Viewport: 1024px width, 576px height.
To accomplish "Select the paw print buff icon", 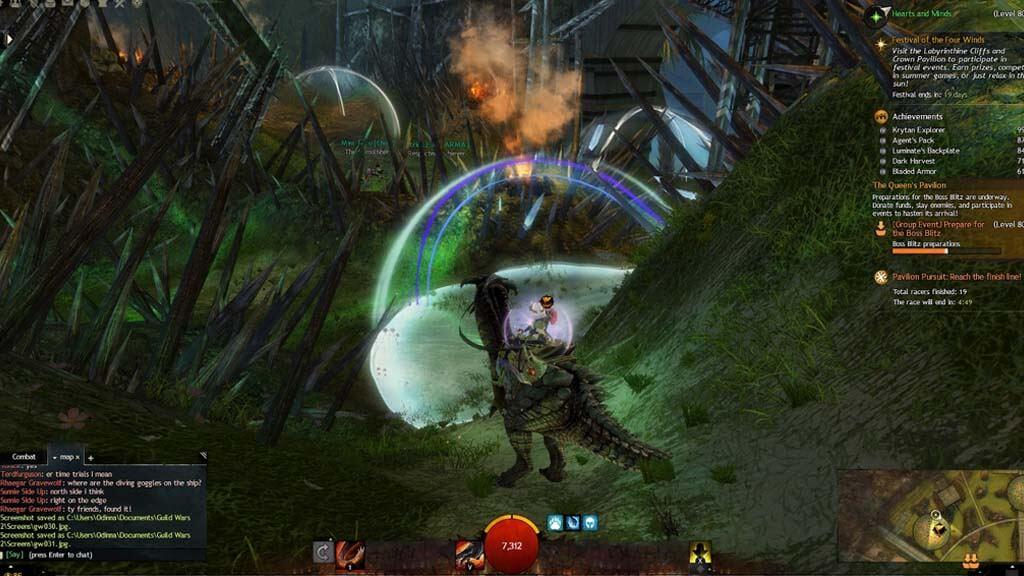I will pos(554,522).
